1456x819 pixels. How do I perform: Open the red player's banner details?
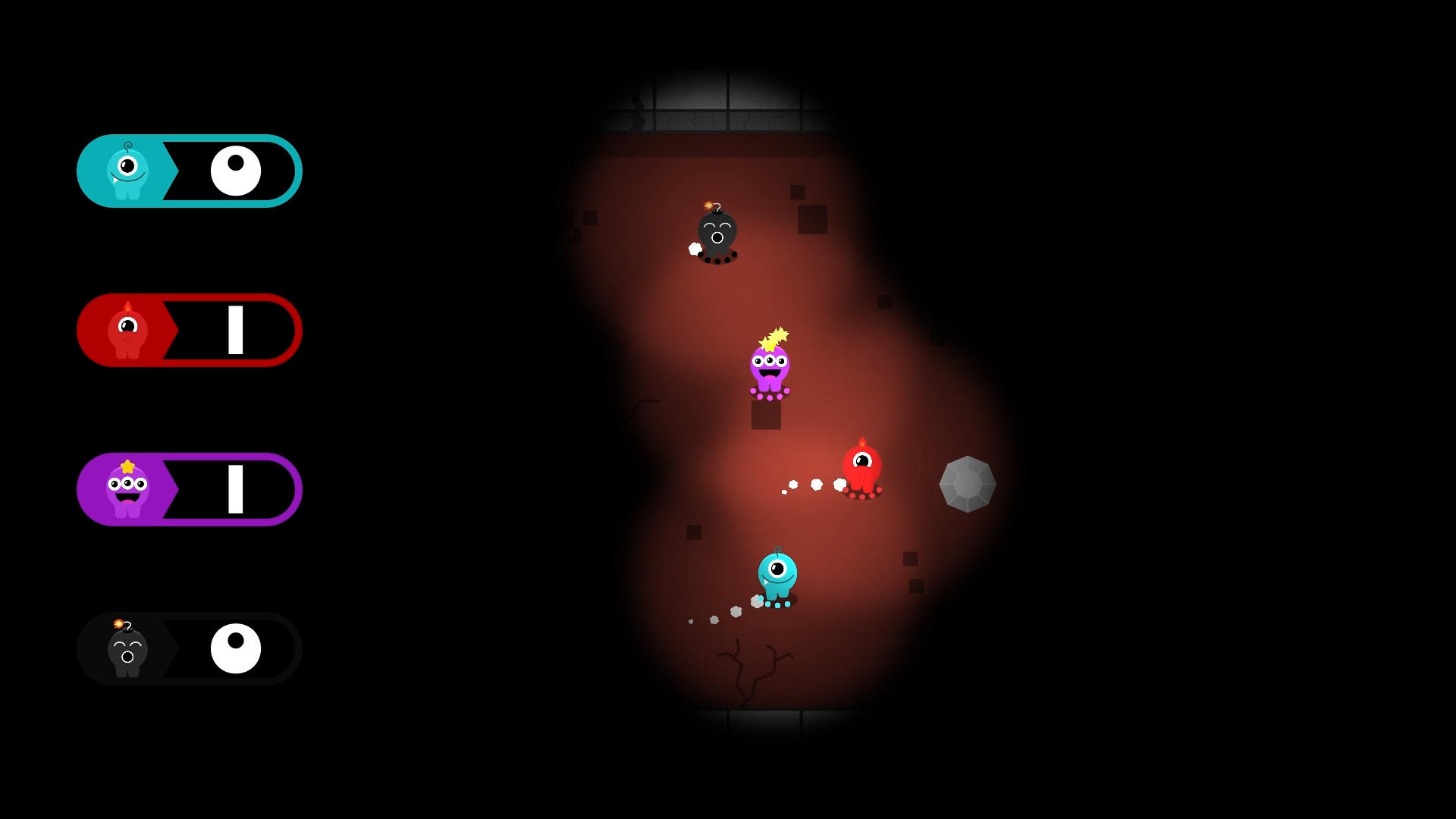(190, 330)
